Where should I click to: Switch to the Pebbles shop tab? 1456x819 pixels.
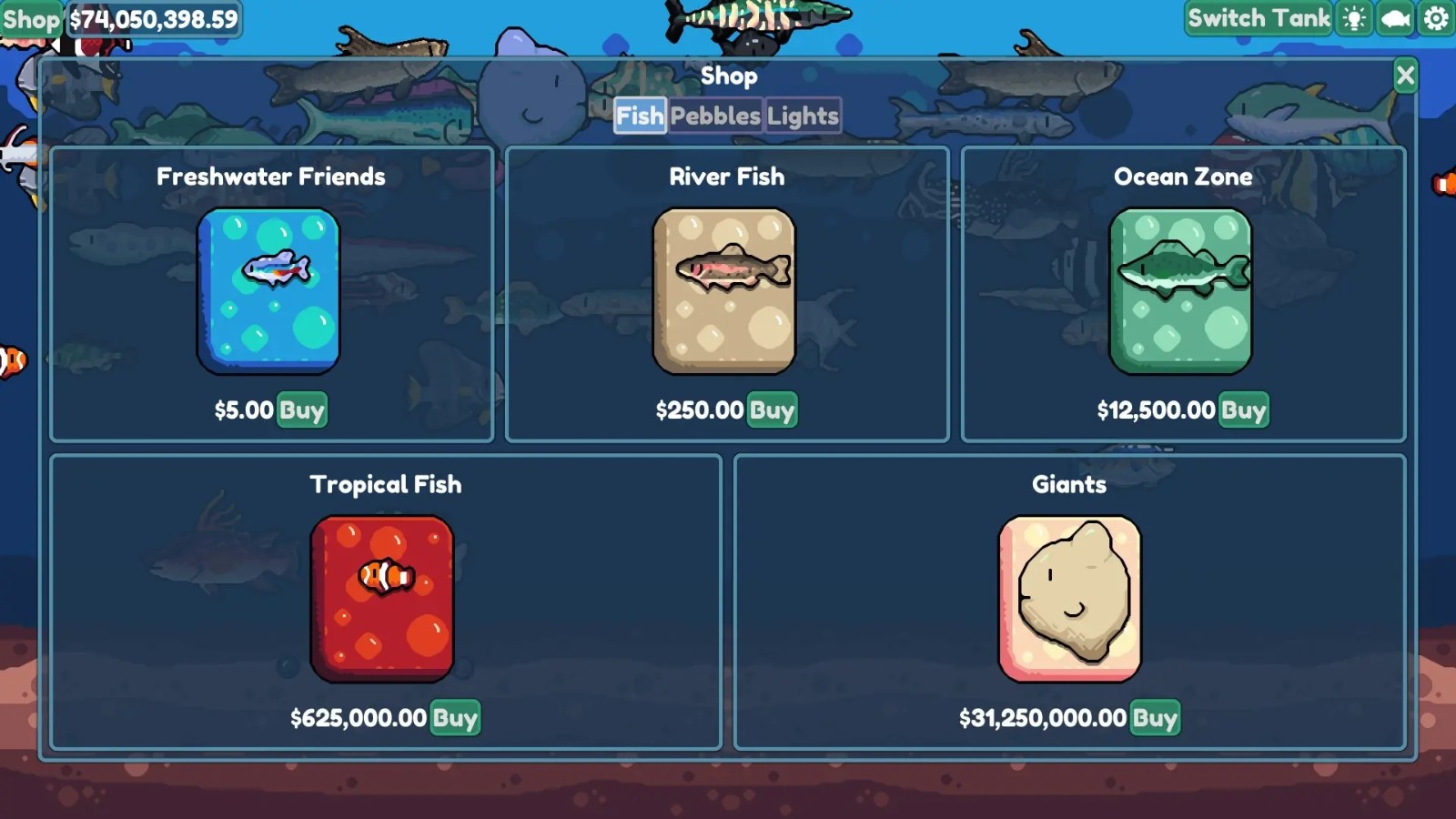point(714,116)
